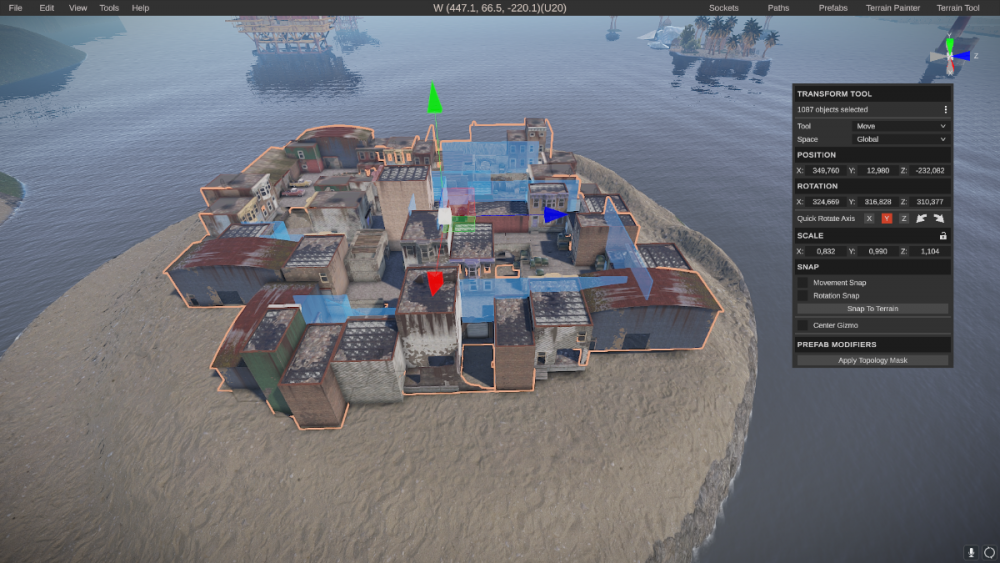This screenshot has height=563, width=1000.
Task: Open the View menu
Action: [78, 8]
